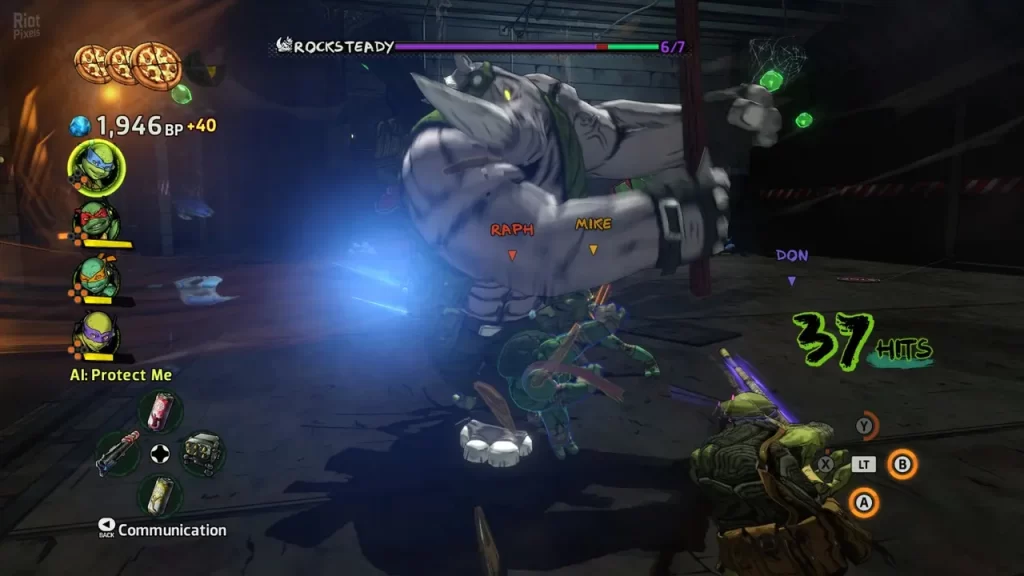Click the AI: Protect Me command label

(x=120, y=375)
